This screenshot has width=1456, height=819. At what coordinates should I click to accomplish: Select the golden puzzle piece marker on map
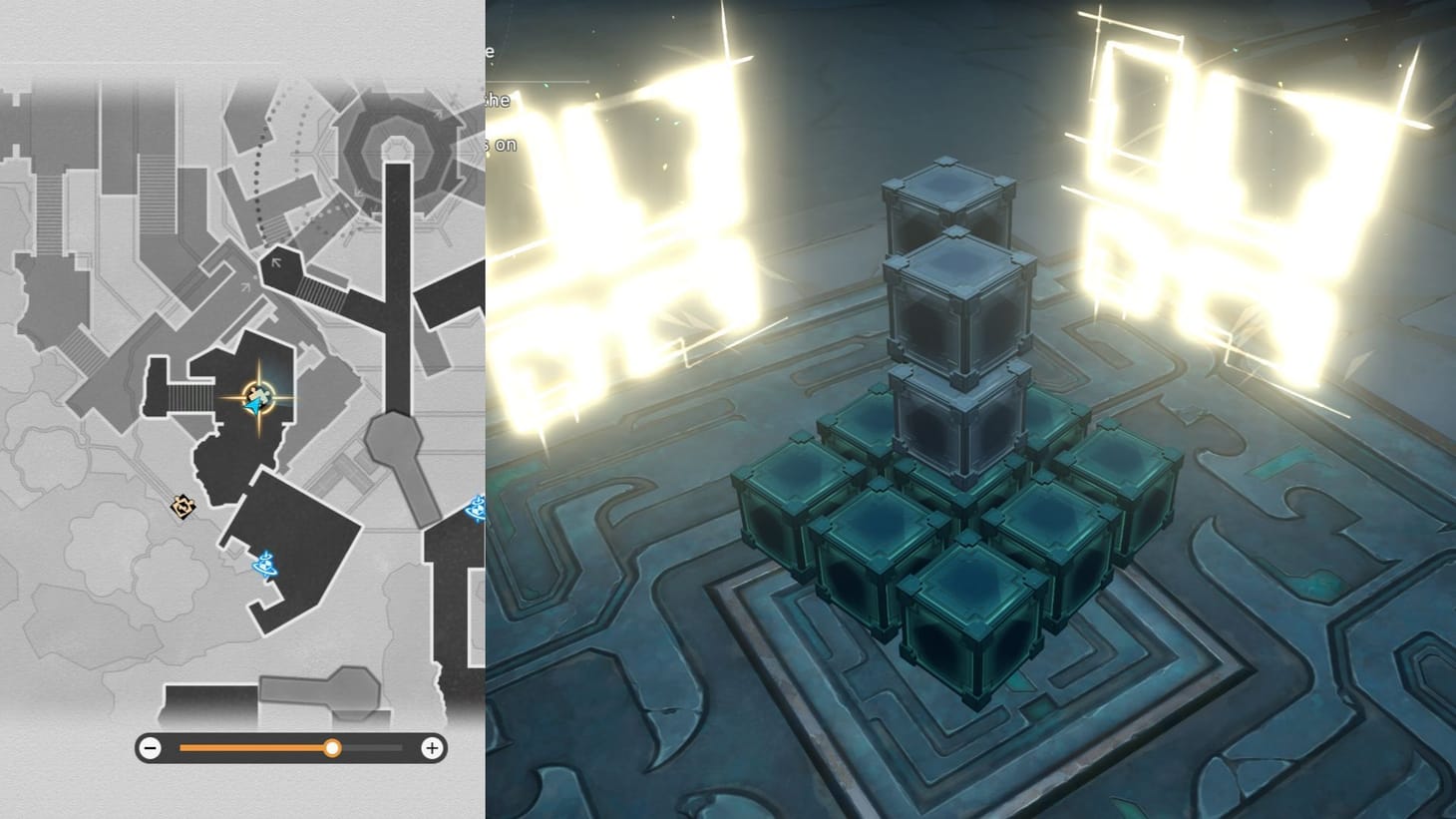(x=182, y=506)
